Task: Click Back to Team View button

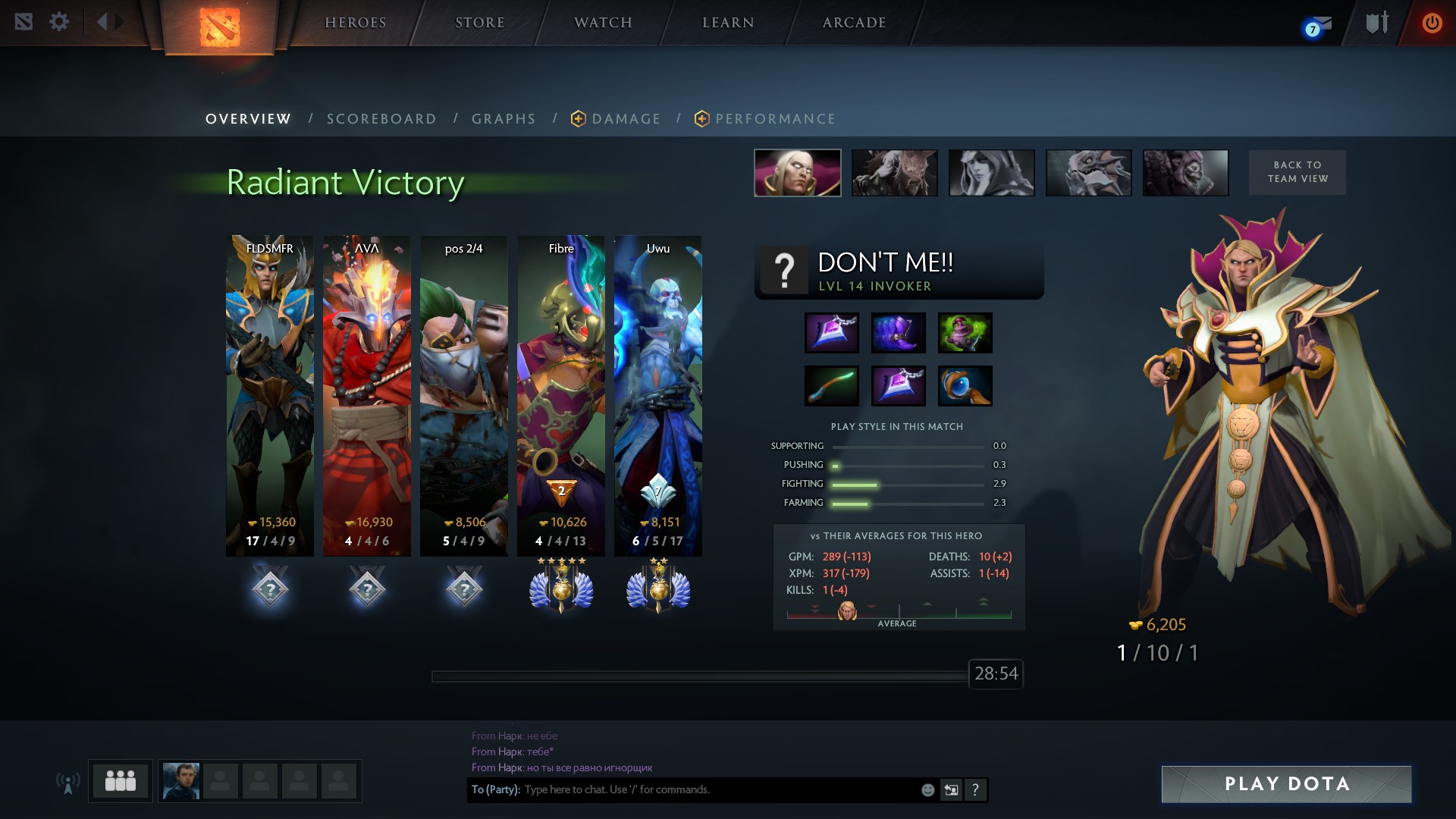Action: click(x=1298, y=172)
